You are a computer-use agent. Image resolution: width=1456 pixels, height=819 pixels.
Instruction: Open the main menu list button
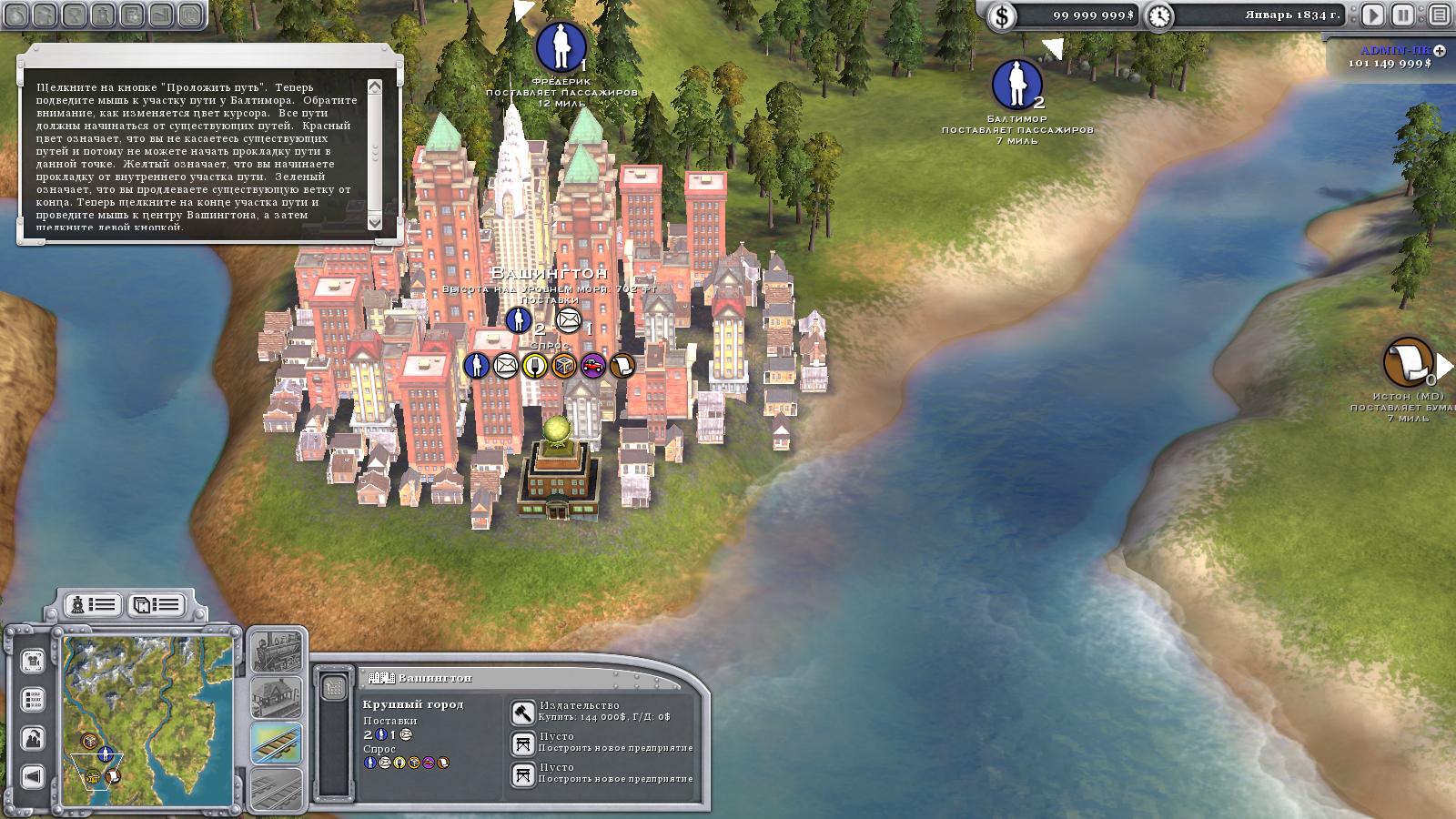tap(1439, 15)
